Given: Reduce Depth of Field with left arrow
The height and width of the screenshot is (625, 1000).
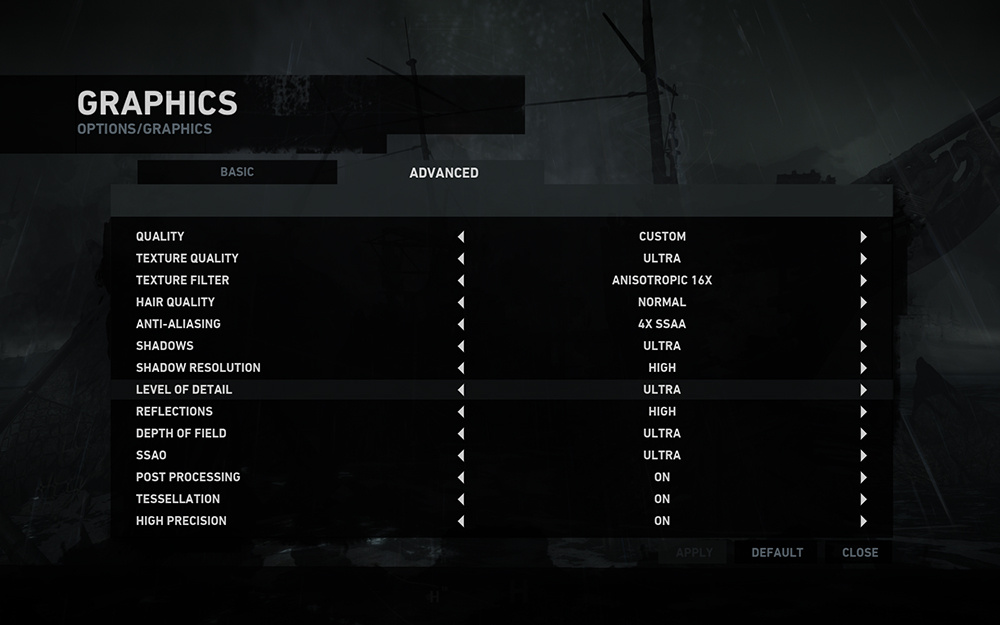Looking at the screenshot, I should coord(461,434).
